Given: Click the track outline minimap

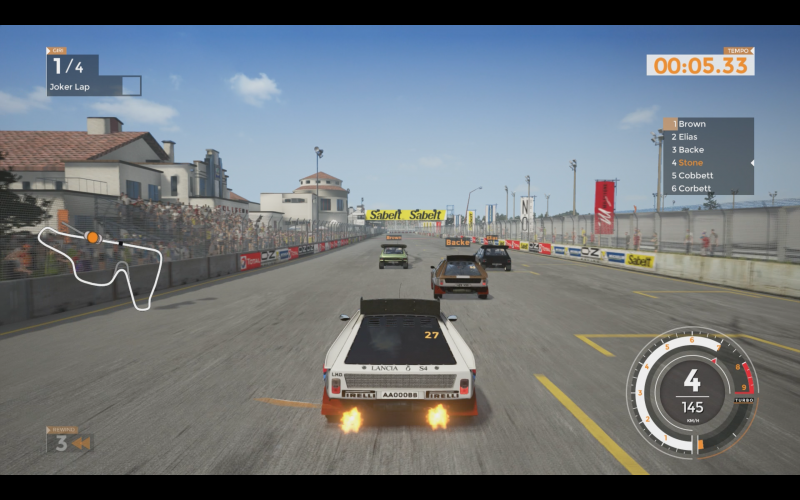Looking at the screenshot, I should coord(101,261).
